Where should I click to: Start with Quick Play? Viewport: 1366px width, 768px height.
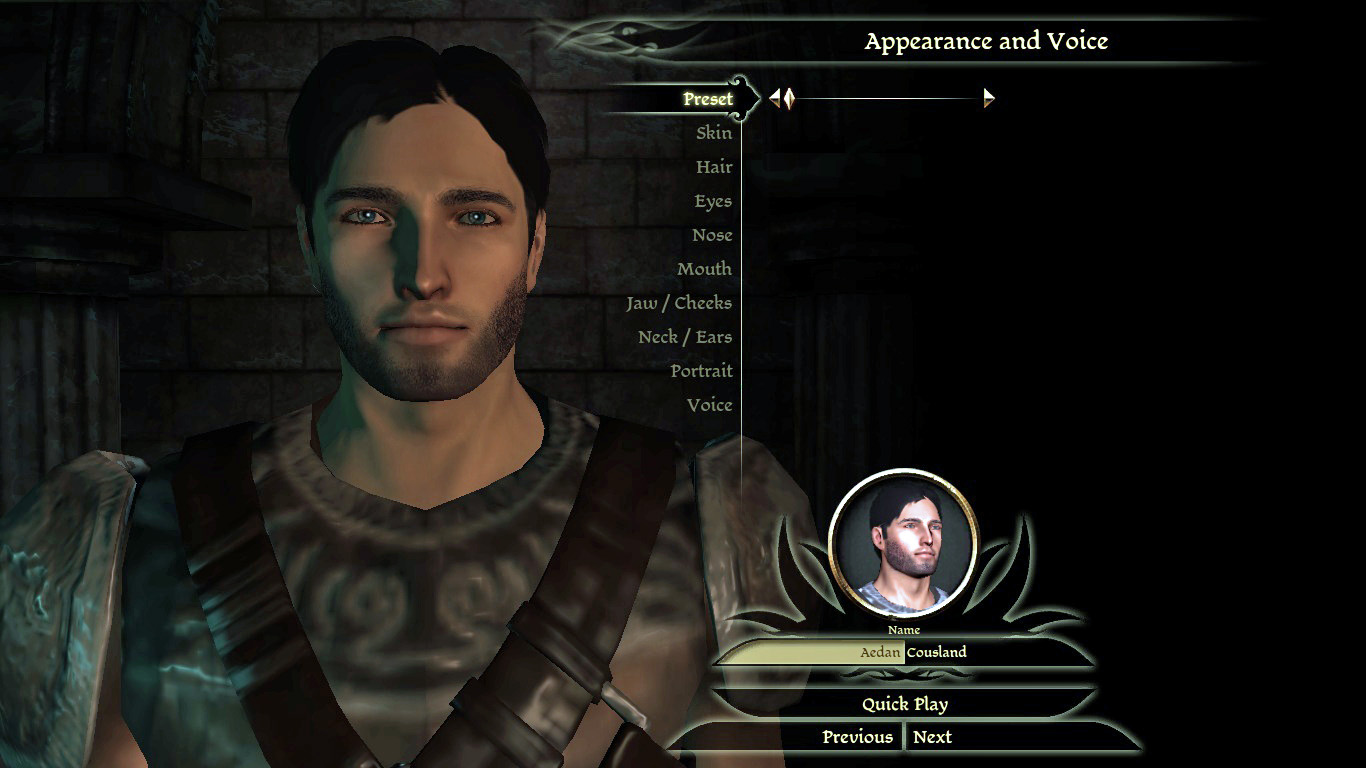click(x=904, y=704)
